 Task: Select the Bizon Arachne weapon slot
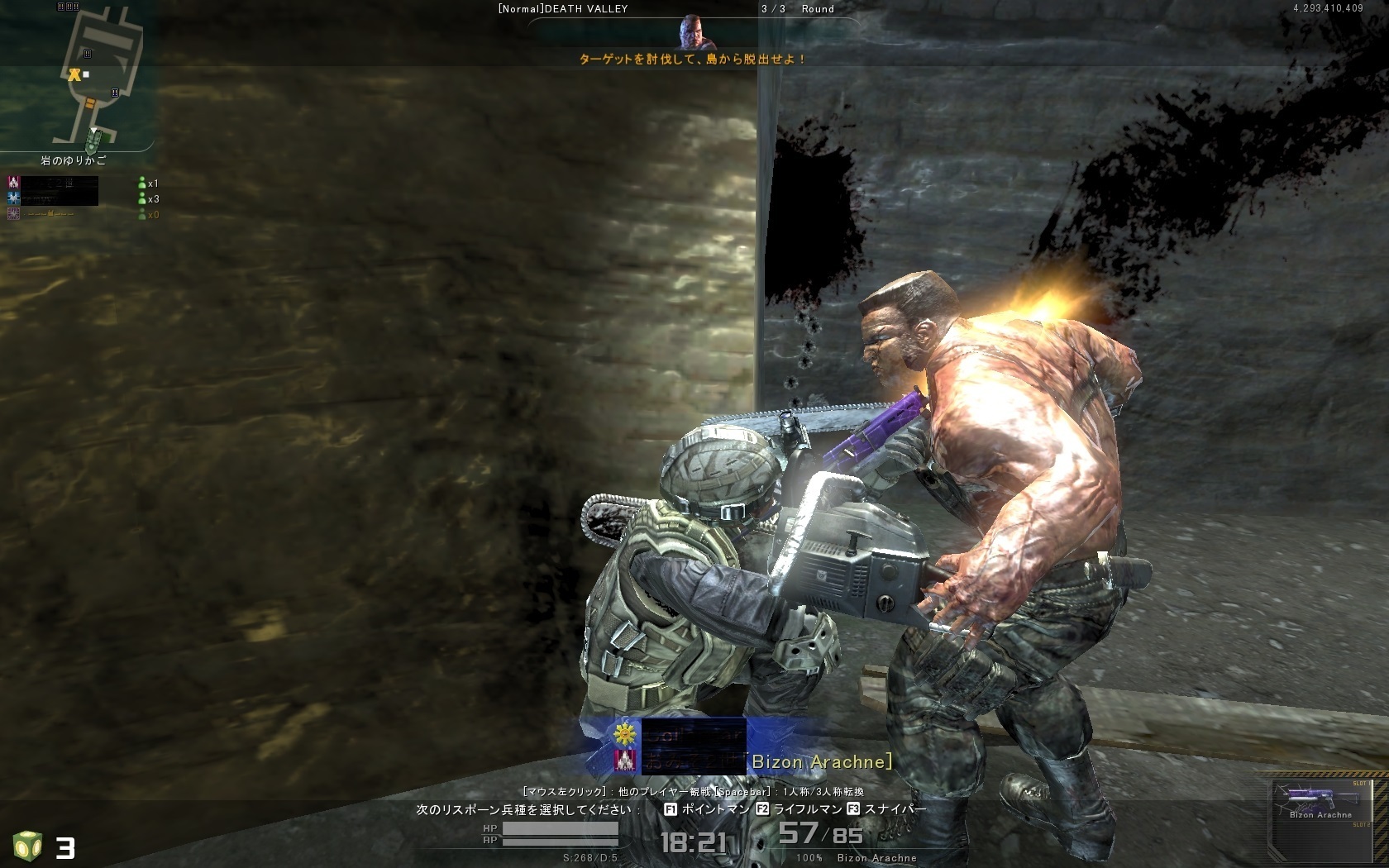tap(1320, 803)
